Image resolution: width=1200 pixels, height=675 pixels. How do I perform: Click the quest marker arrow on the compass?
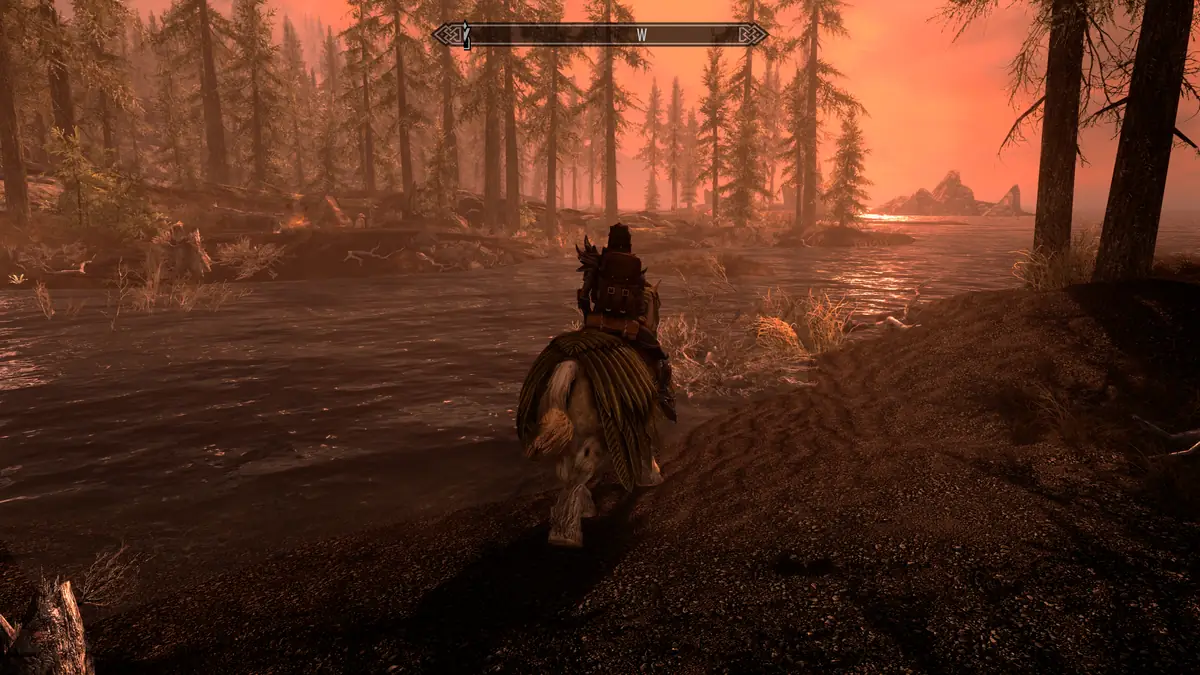[466, 35]
